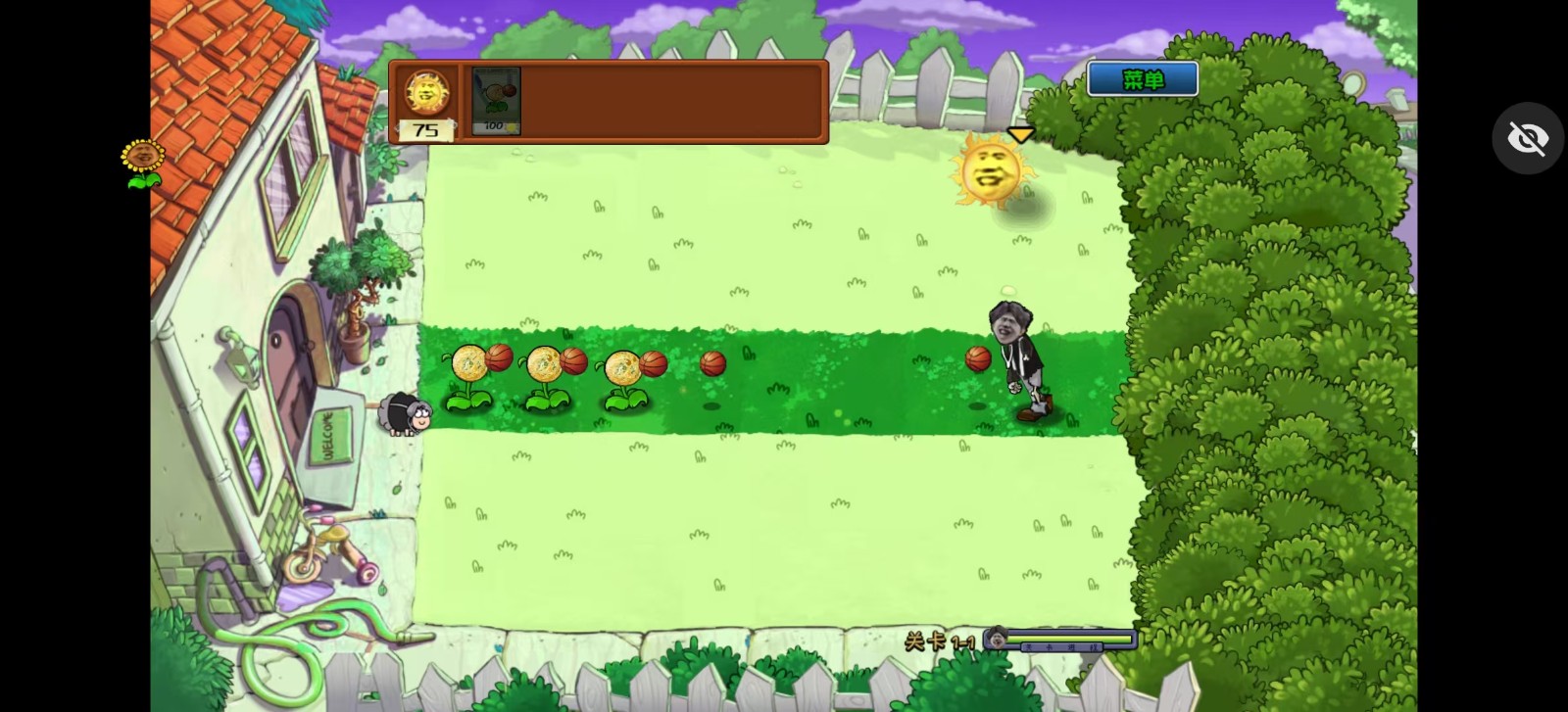Viewport: 1568px width, 712px height.
Task: Select the peashooter seed packet
Action: (x=494, y=96)
